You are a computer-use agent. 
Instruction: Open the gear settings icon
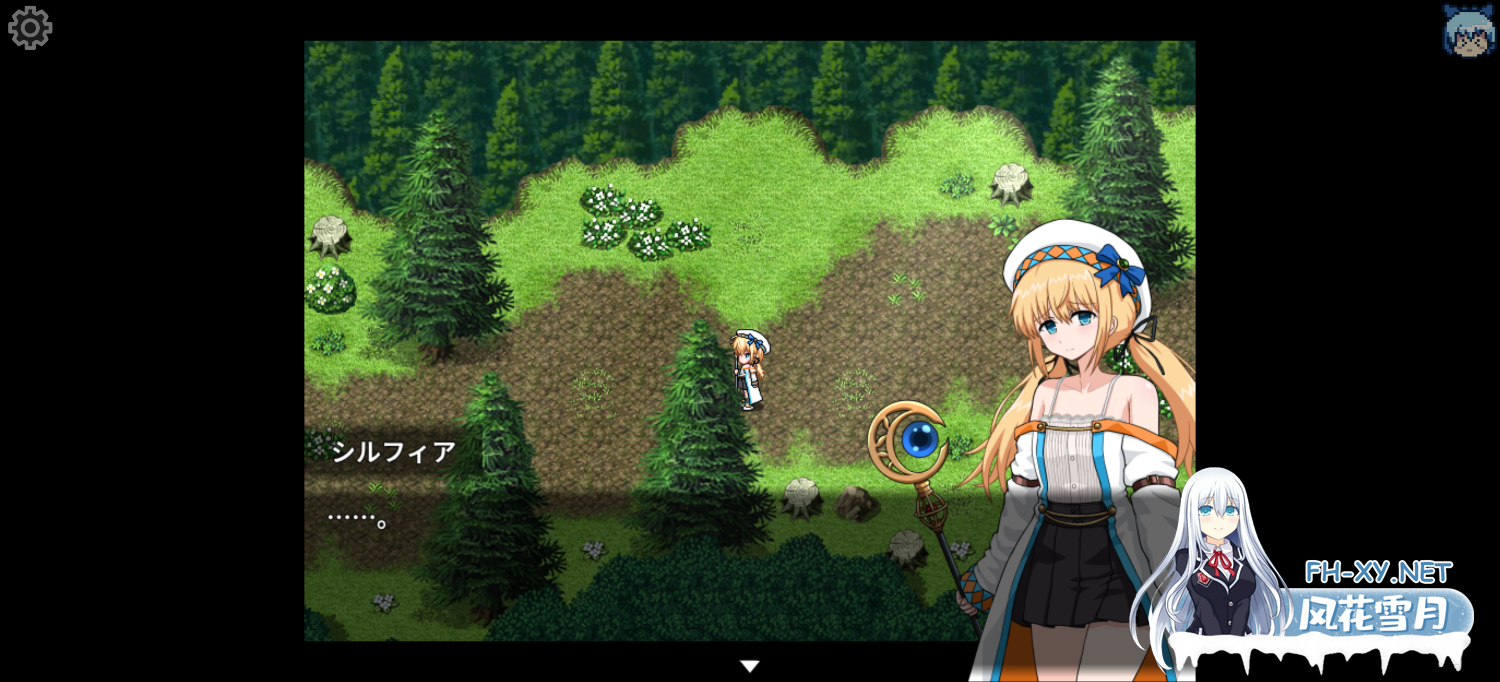pos(30,28)
